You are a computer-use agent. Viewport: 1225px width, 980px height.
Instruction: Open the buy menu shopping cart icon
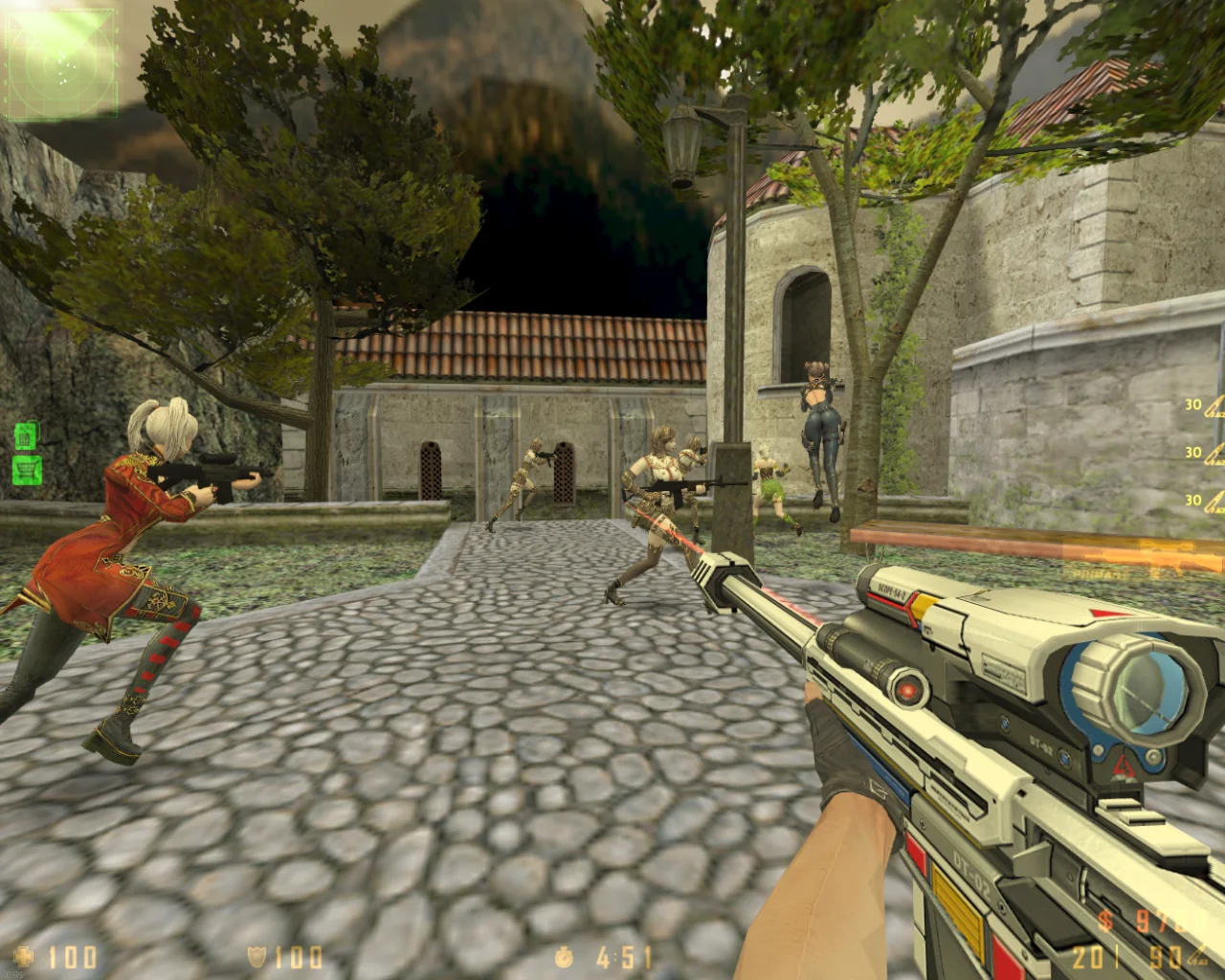[28, 469]
